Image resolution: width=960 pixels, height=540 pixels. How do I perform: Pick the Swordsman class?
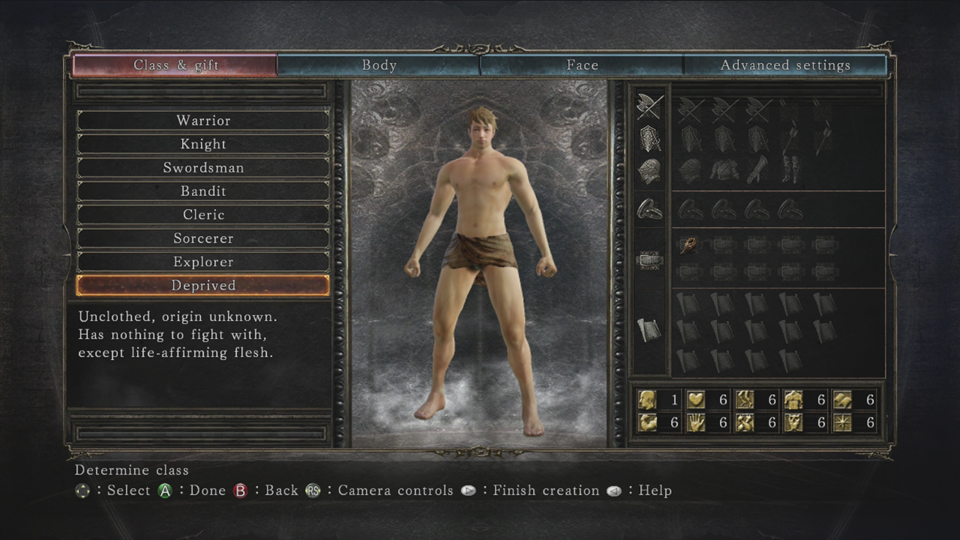point(203,168)
